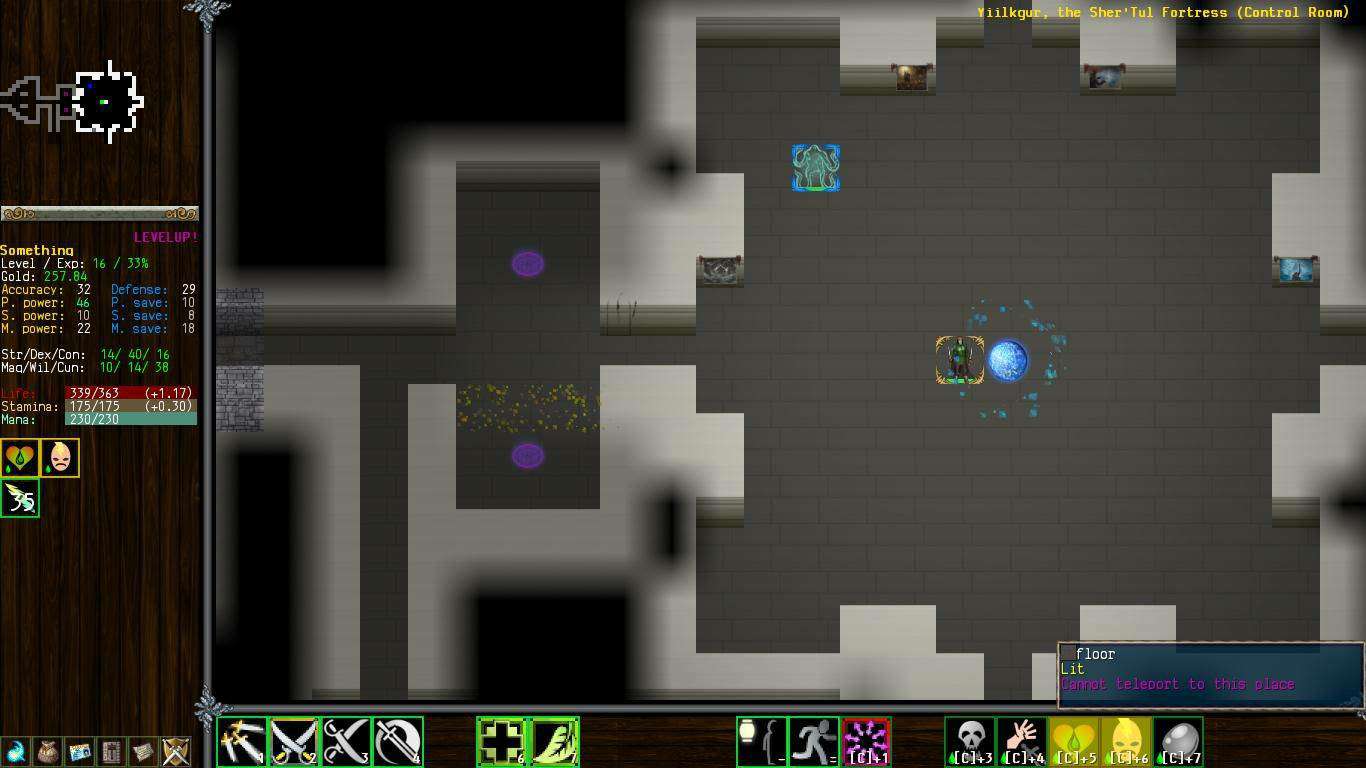
Task: Activate the green feather wing talent
Action: pyautogui.click(x=554, y=742)
